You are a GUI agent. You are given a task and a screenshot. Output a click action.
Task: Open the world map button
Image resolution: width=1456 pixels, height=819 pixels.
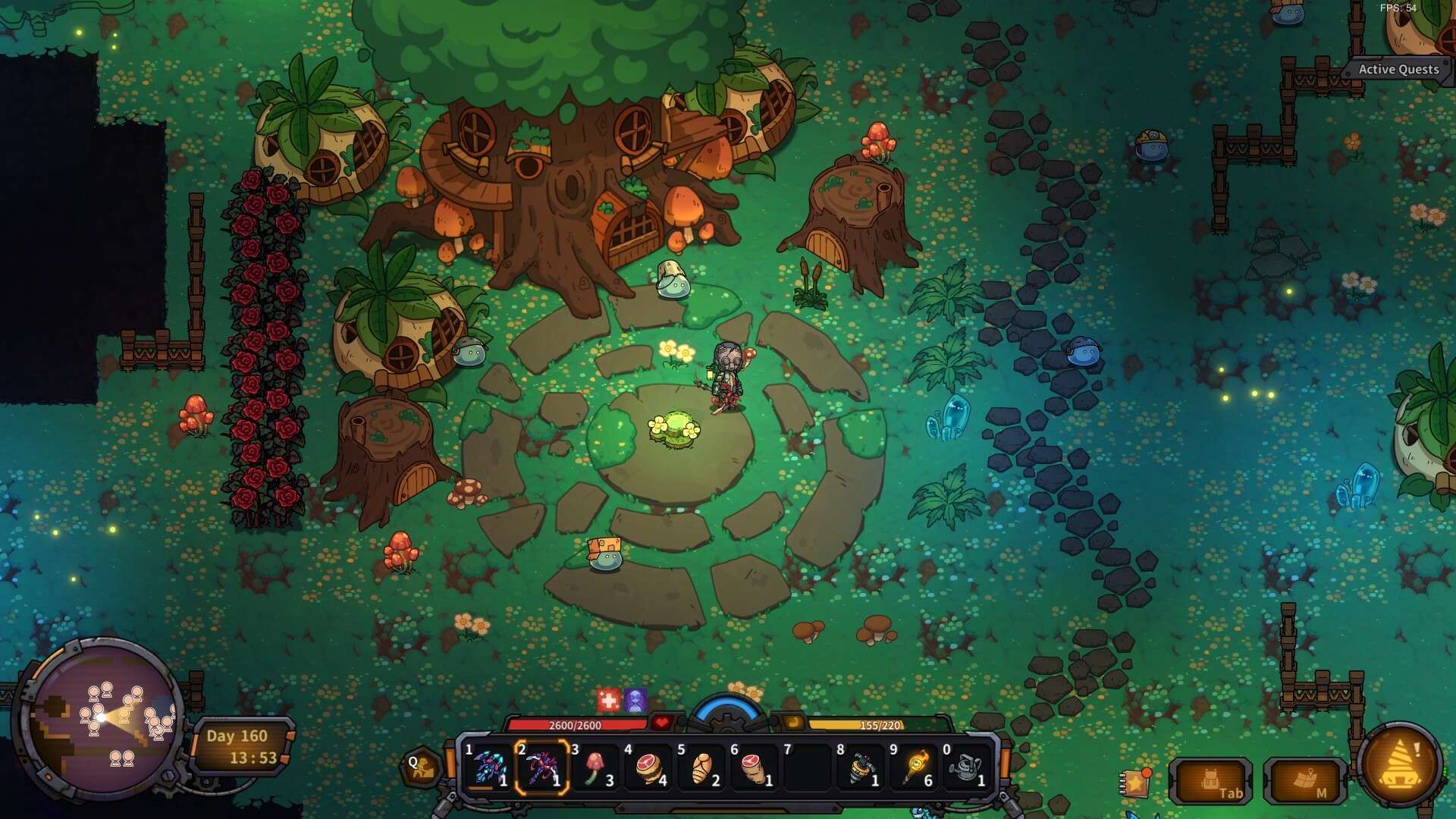point(1306,781)
